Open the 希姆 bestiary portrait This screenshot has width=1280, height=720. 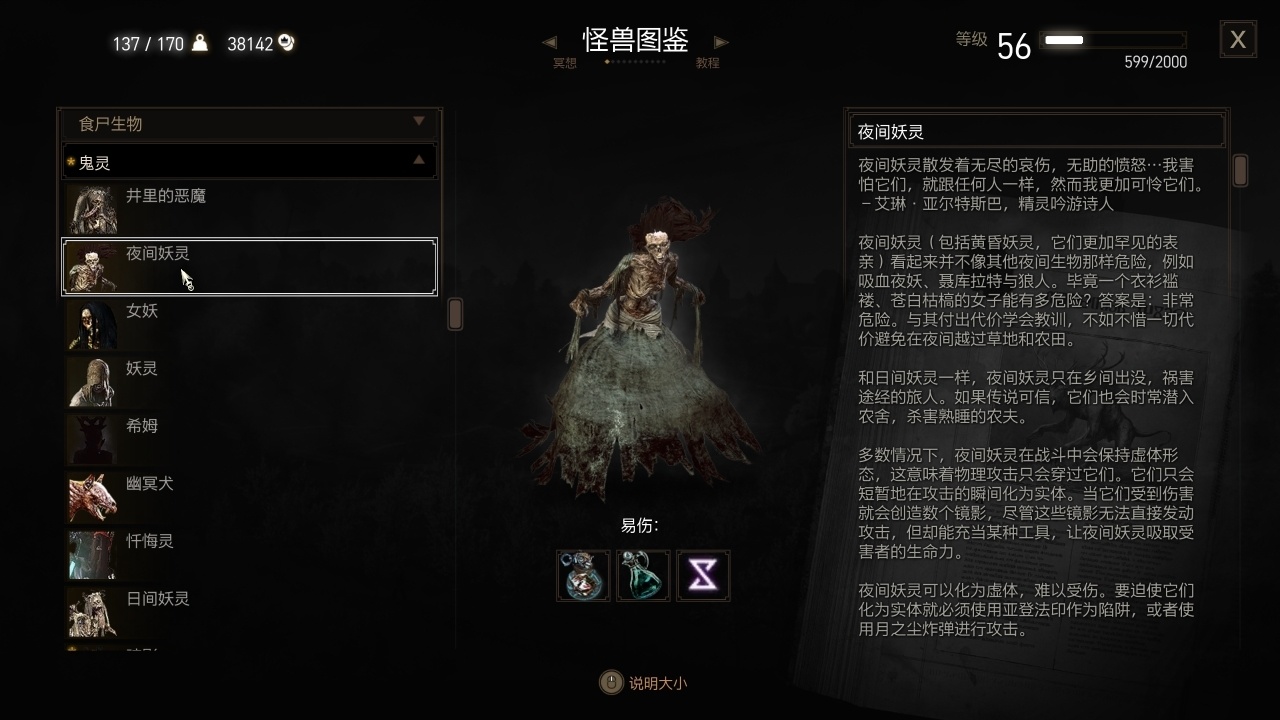(93, 438)
